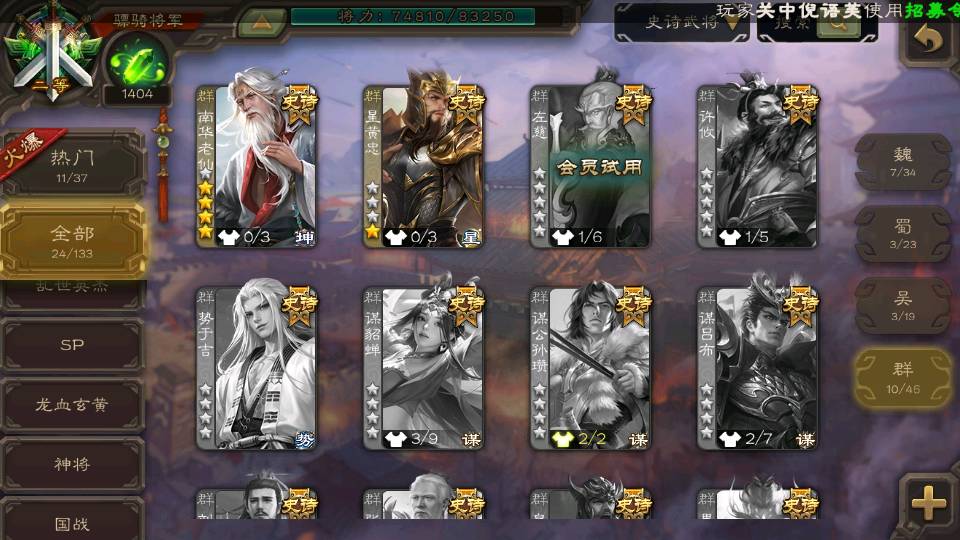Switch to the 全部 generals tab
Image resolution: width=960 pixels, height=540 pixels.
pos(72,239)
